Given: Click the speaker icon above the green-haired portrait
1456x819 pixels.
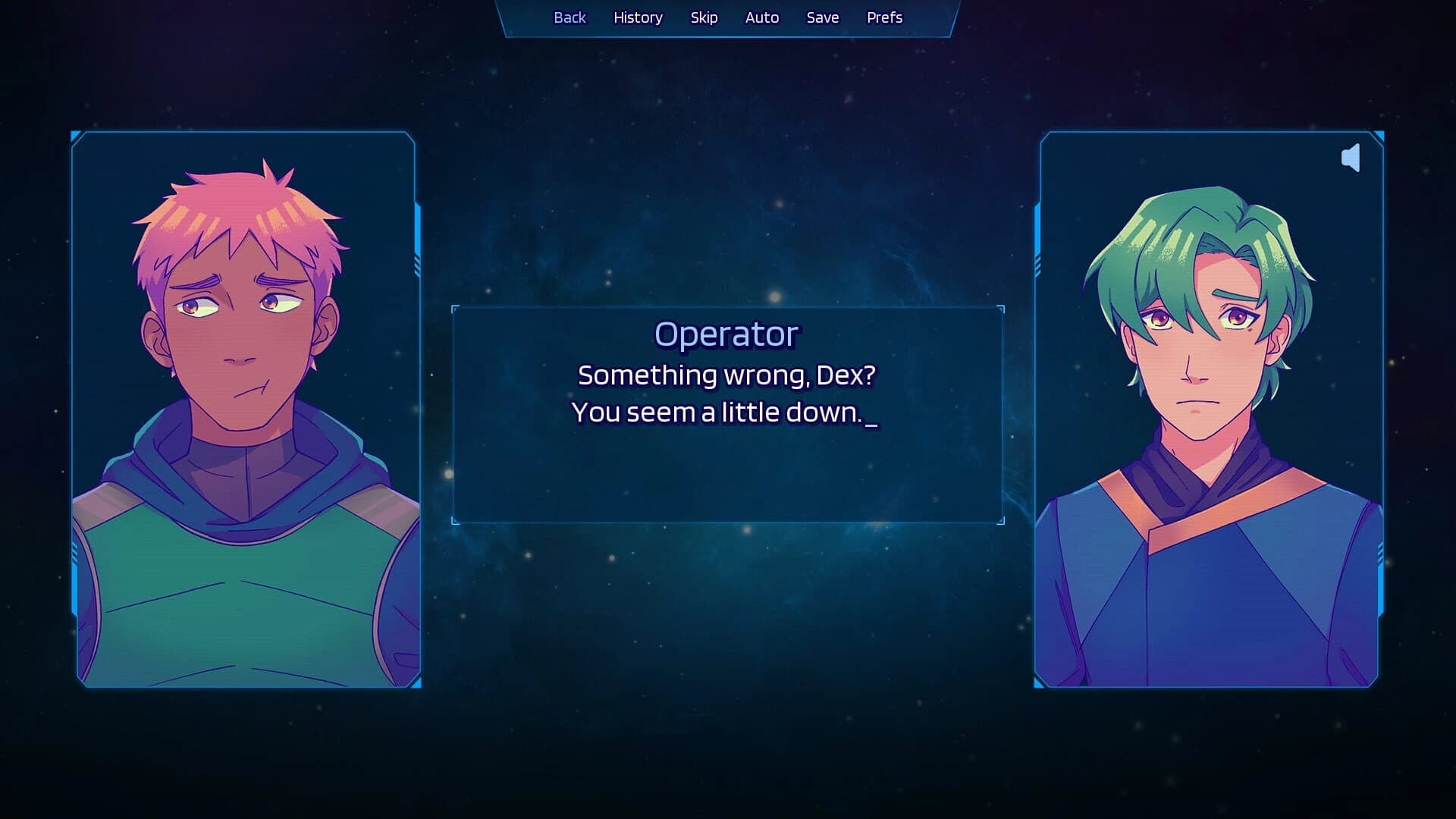Looking at the screenshot, I should (x=1352, y=158).
